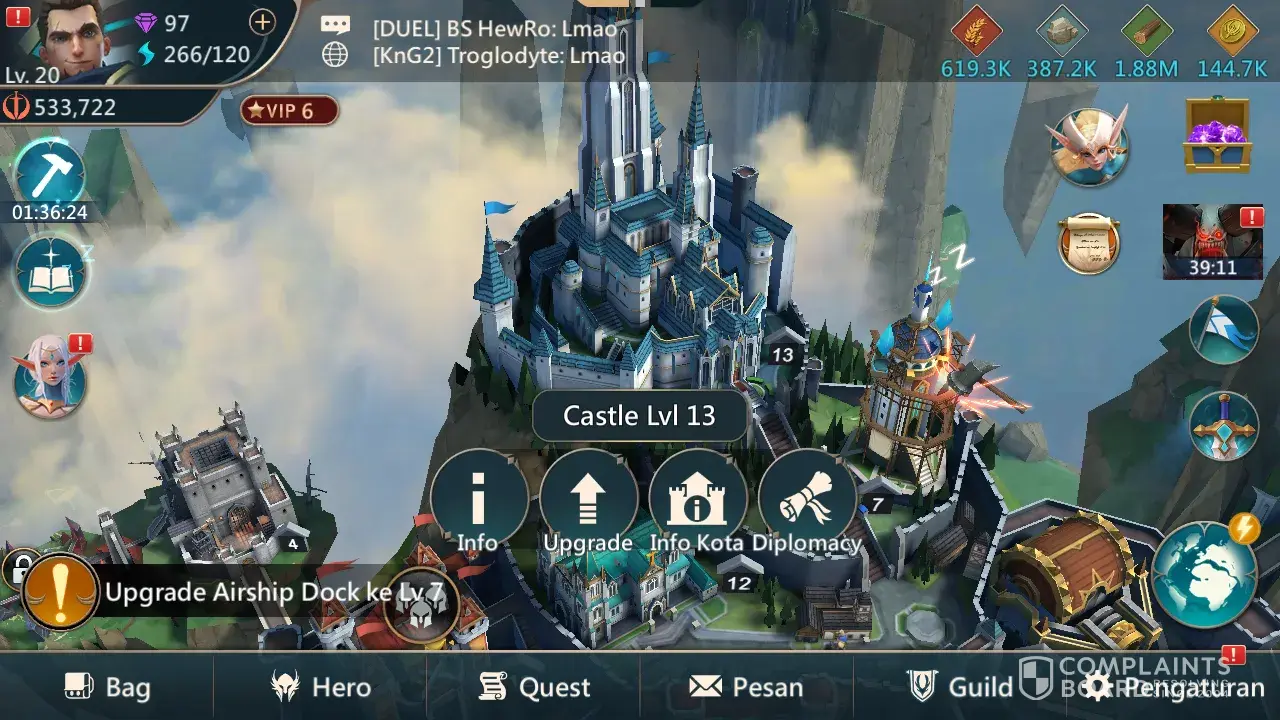Open Info Kota city details

pyautogui.click(x=697, y=499)
